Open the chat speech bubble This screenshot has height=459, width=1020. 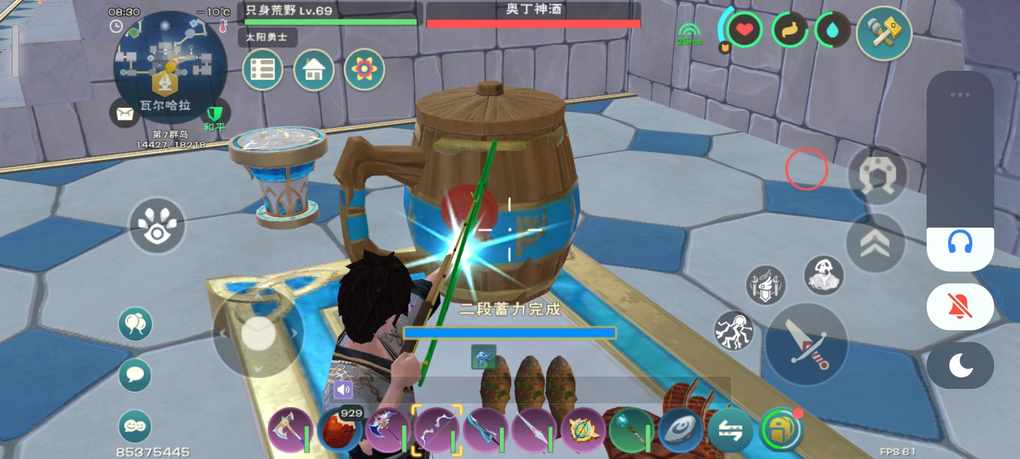[134, 375]
